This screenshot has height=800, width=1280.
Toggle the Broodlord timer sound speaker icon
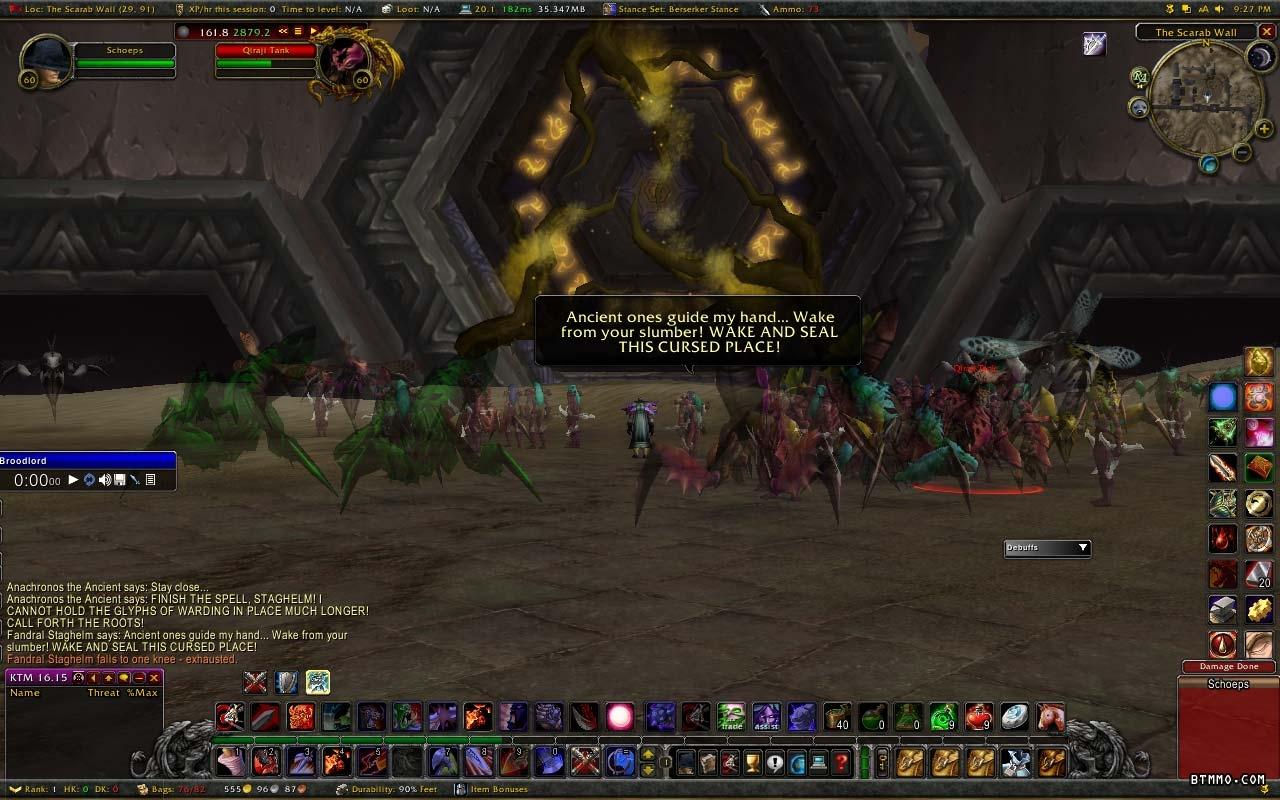pyautogui.click(x=105, y=480)
